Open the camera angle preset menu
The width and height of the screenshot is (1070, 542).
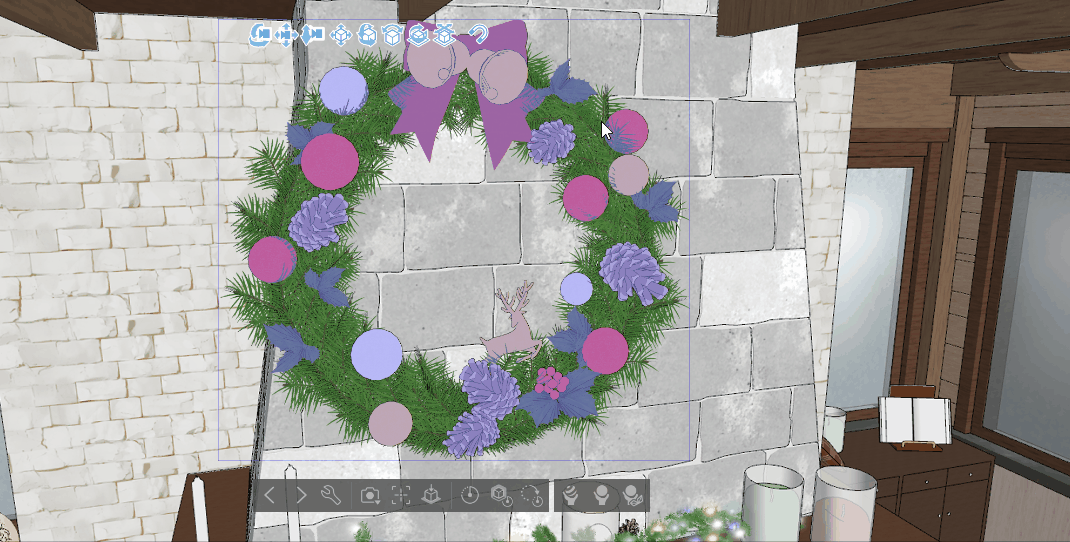click(x=370, y=495)
